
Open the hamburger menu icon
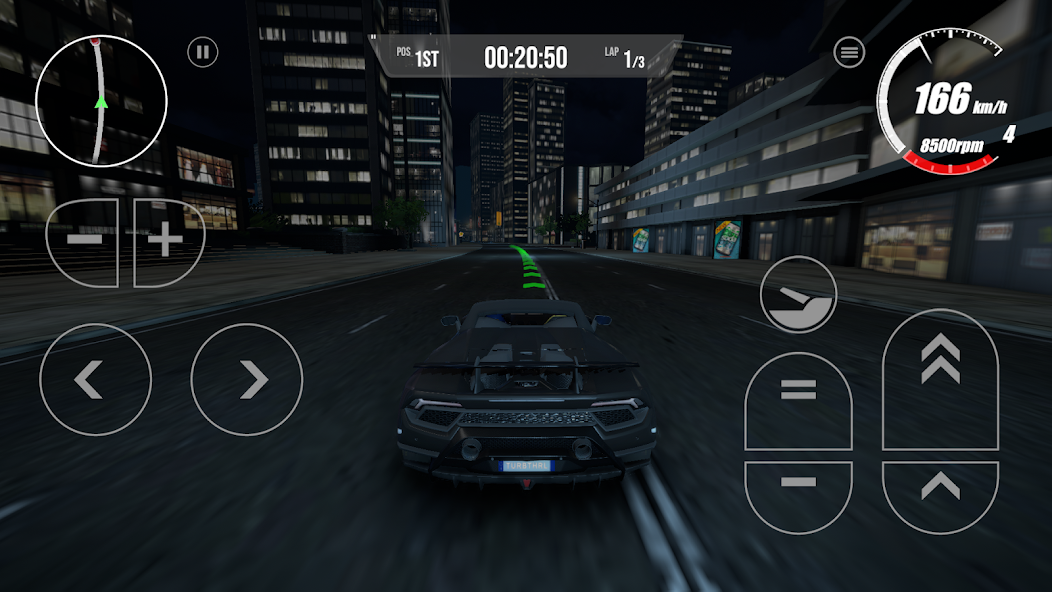pyautogui.click(x=849, y=52)
